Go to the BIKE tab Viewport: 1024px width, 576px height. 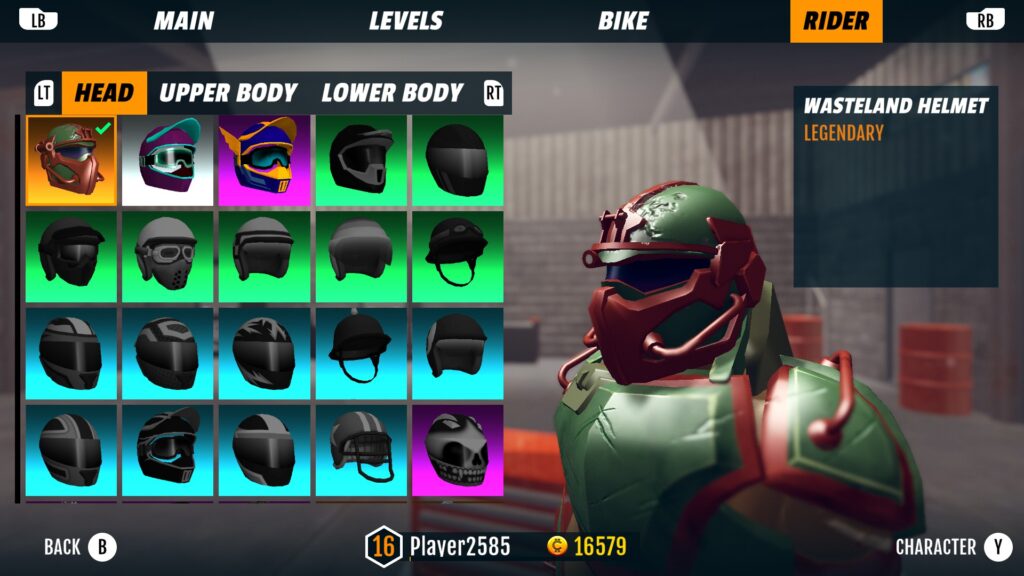[623, 21]
